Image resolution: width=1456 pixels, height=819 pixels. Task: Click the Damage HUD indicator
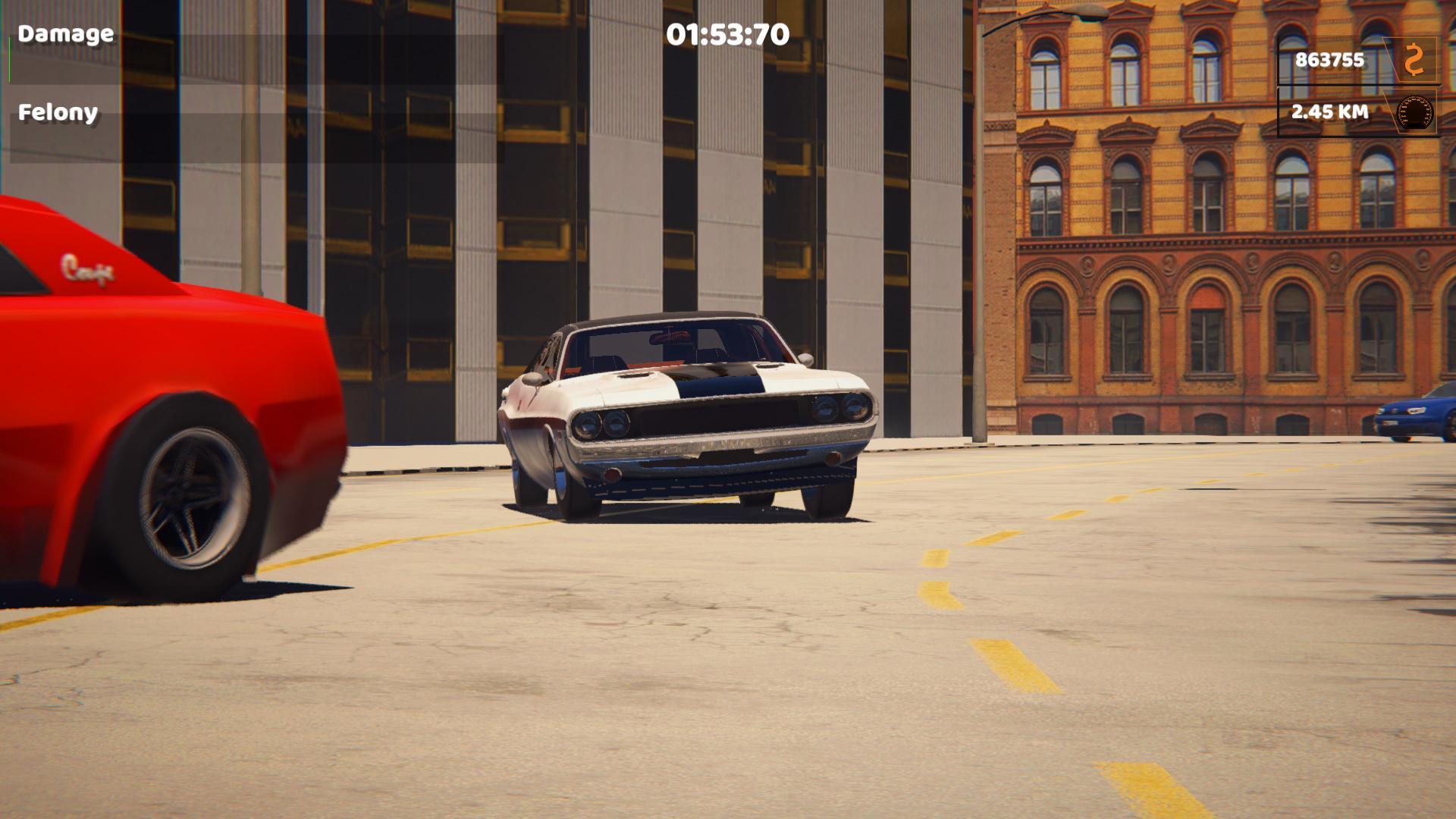(65, 33)
